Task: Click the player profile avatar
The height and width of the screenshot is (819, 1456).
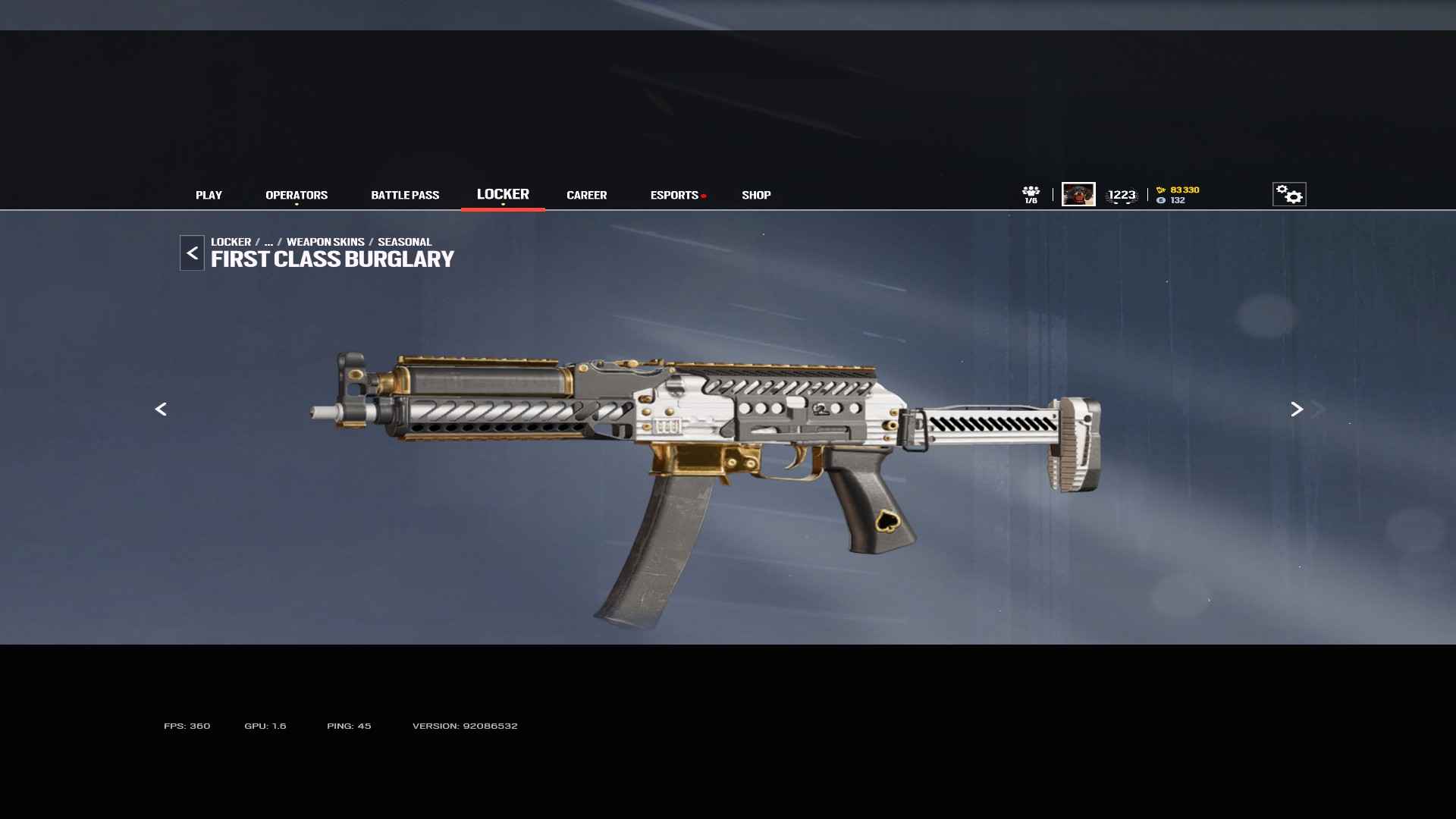Action: coord(1078,194)
